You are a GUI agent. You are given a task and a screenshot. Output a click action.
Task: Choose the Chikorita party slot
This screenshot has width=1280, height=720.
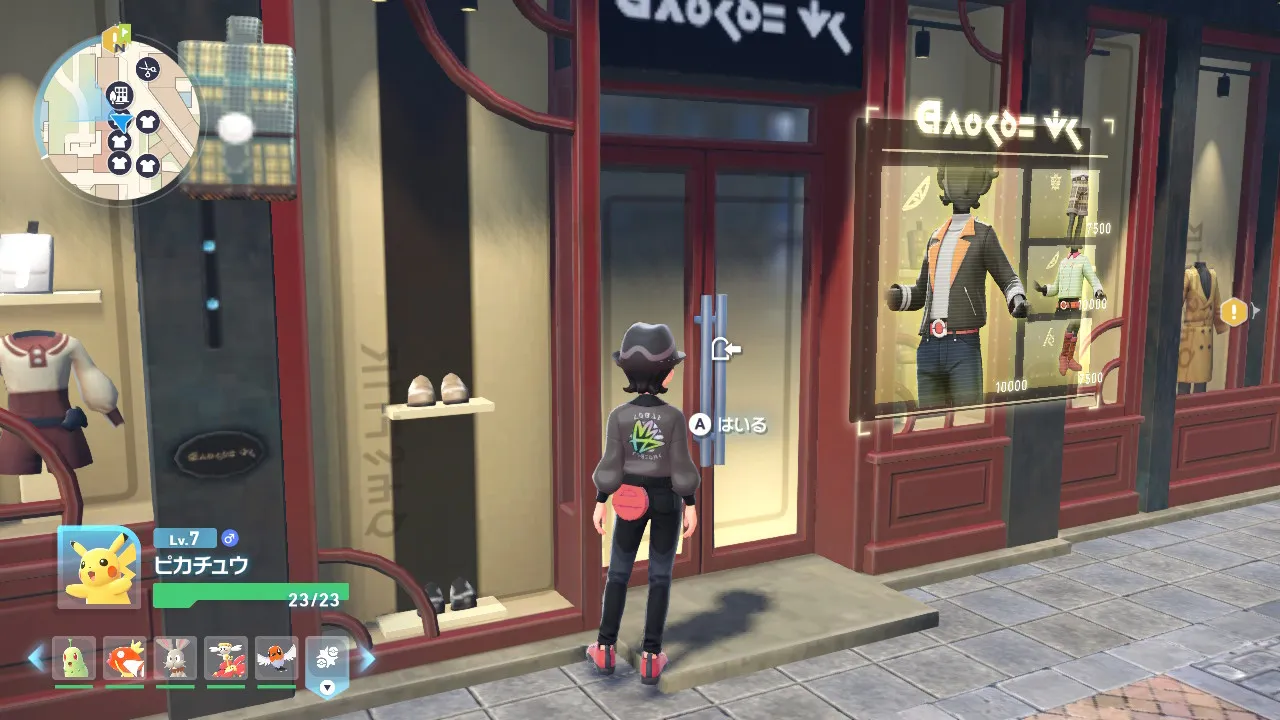74,658
